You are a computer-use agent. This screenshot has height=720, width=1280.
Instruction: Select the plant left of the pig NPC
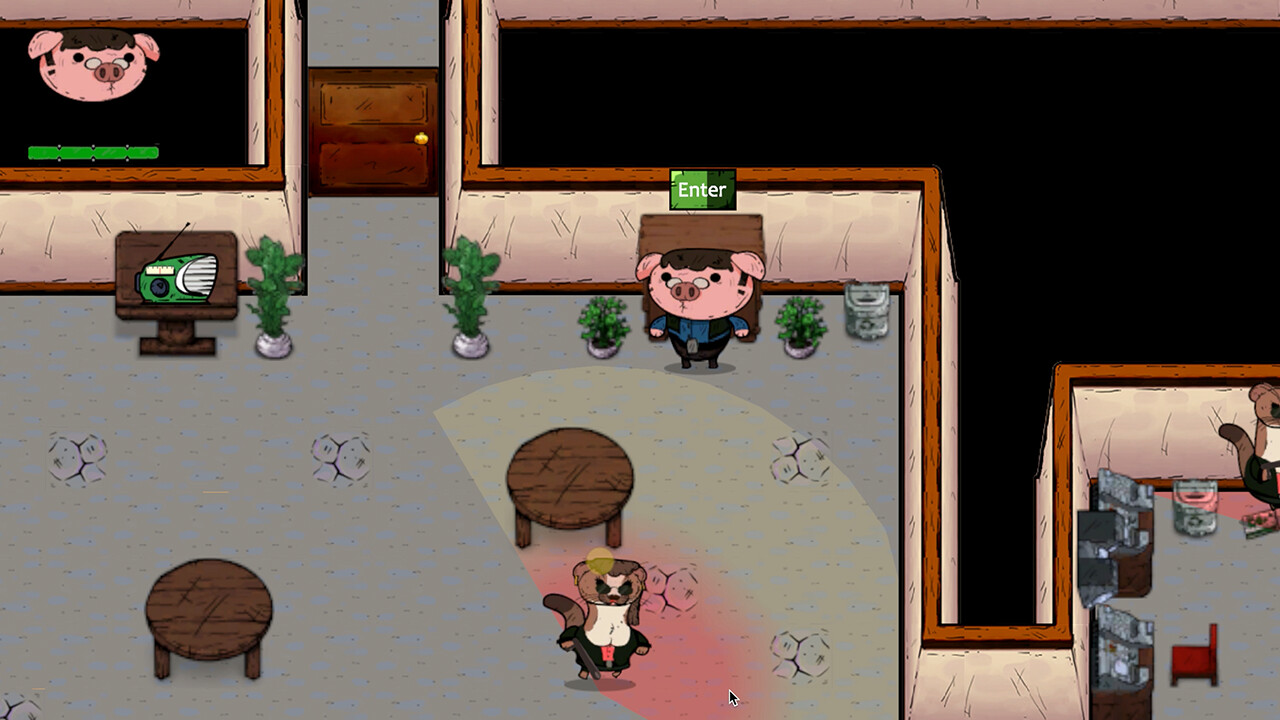pyautogui.click(x=602, y=325)
